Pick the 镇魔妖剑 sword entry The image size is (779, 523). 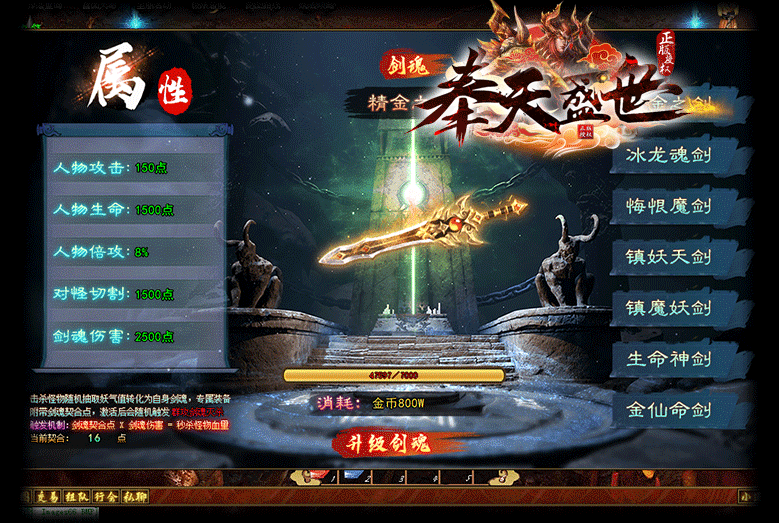[x=668, y=308]
